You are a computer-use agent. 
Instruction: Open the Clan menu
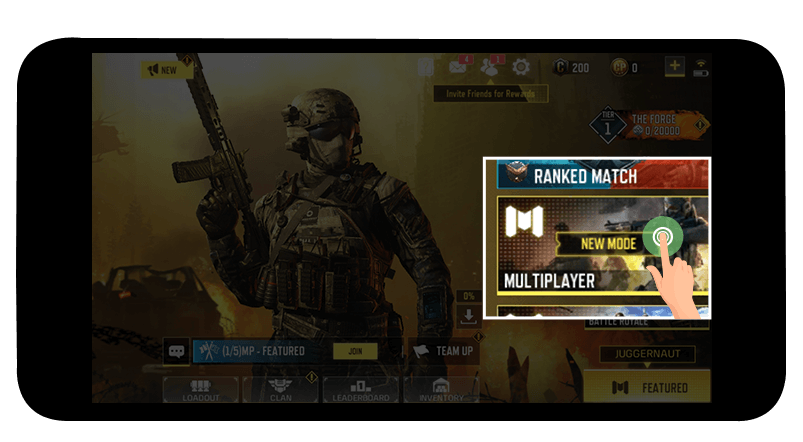[x=280, y=390]
